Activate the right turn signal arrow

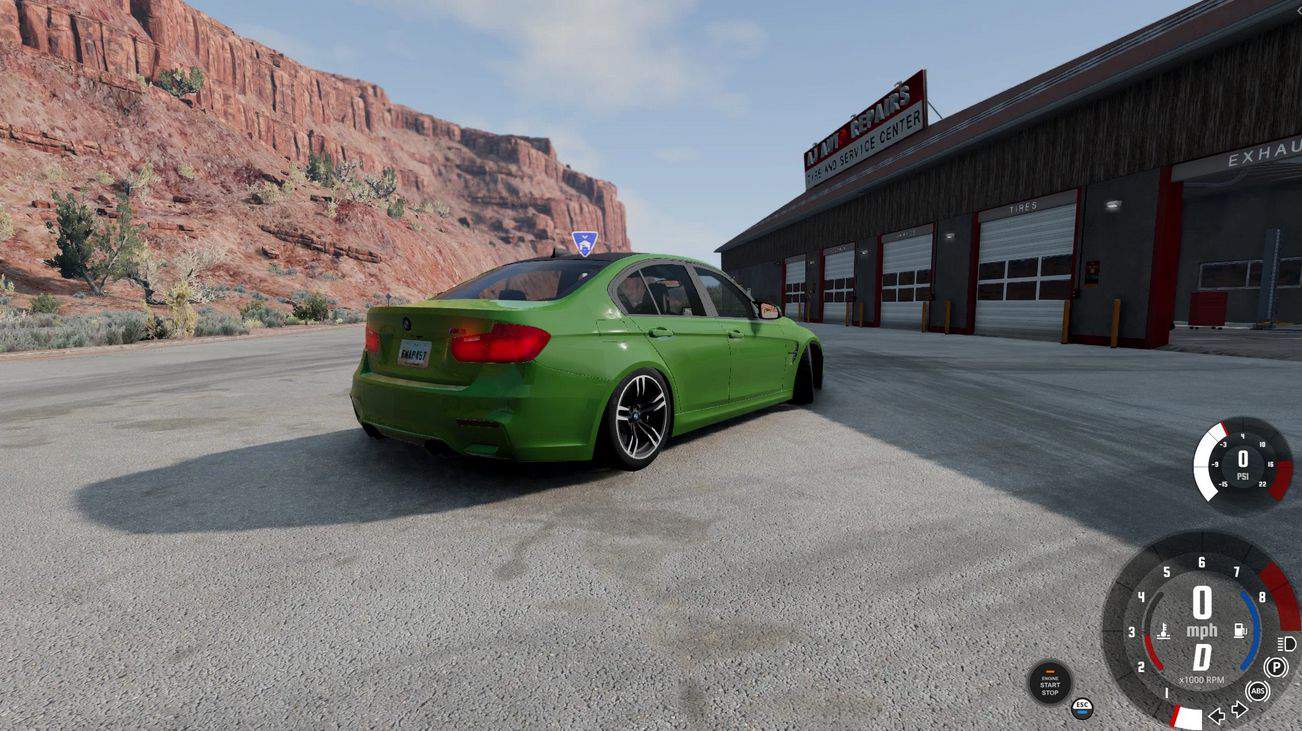tap(1239, 710)
